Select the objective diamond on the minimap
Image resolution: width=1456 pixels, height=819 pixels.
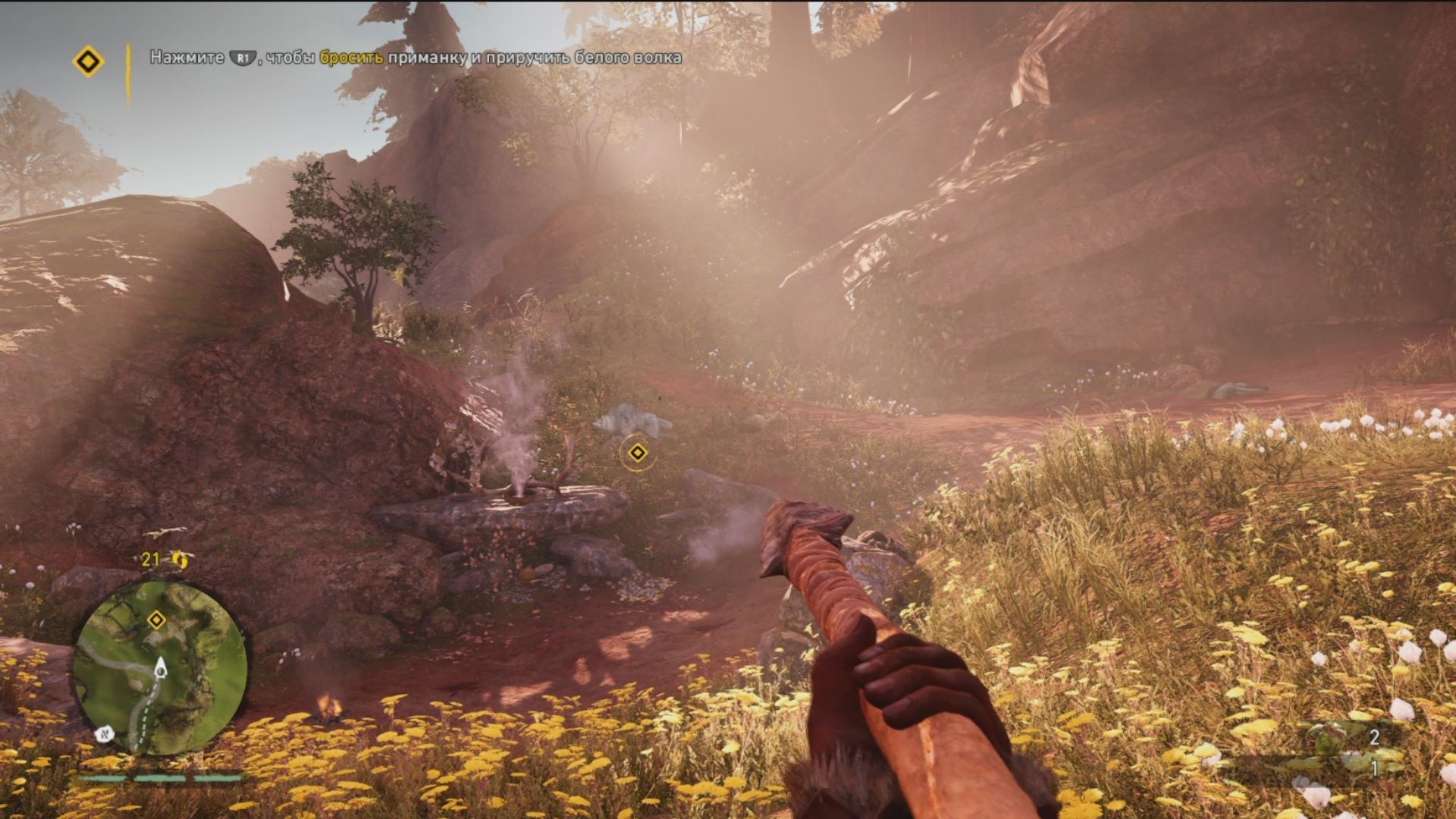point(156,620)
